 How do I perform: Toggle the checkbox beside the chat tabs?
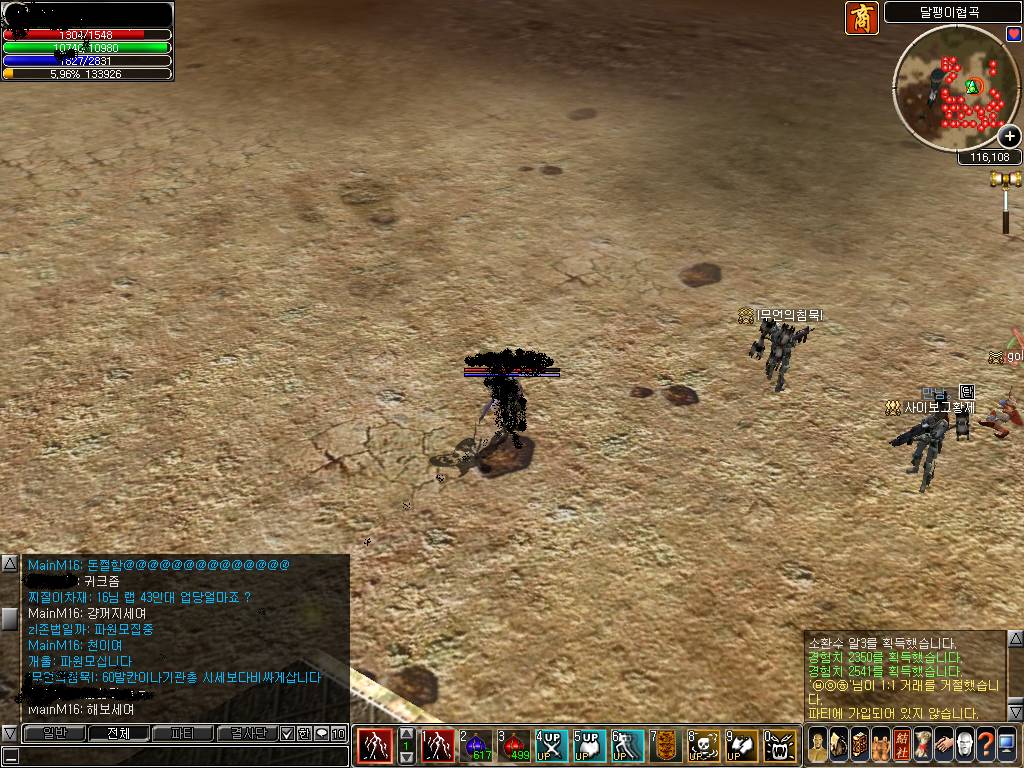click(x=288, y=733)
